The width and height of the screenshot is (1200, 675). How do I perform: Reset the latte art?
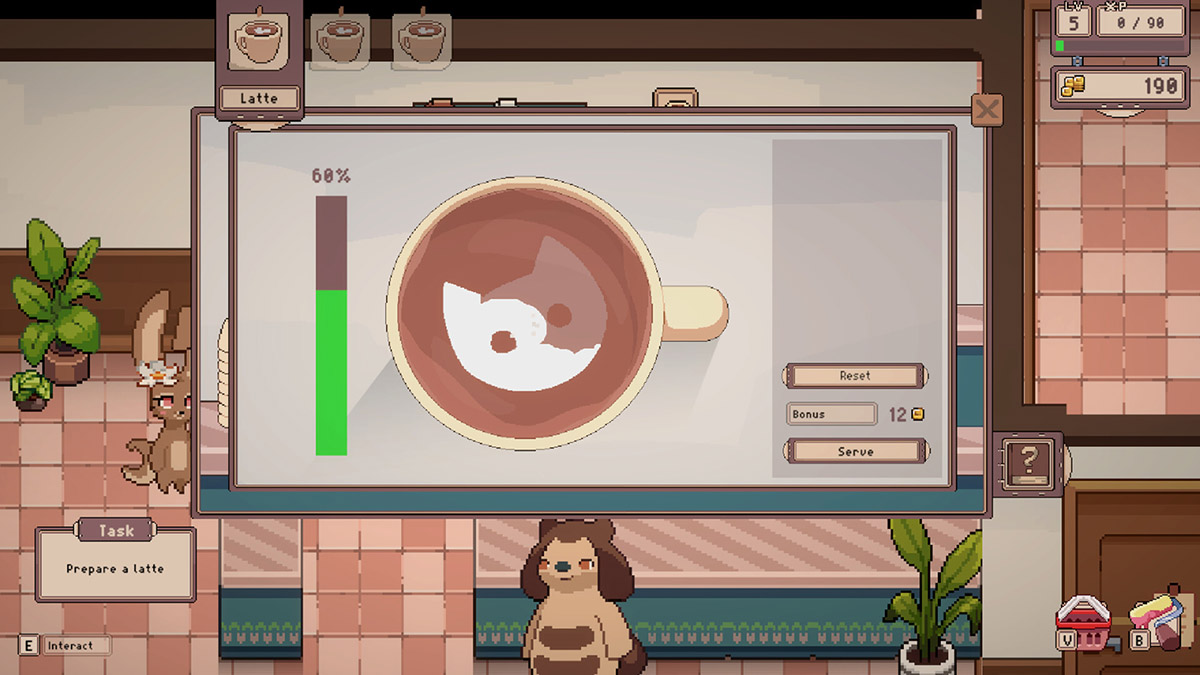click(x=855, y=376)
